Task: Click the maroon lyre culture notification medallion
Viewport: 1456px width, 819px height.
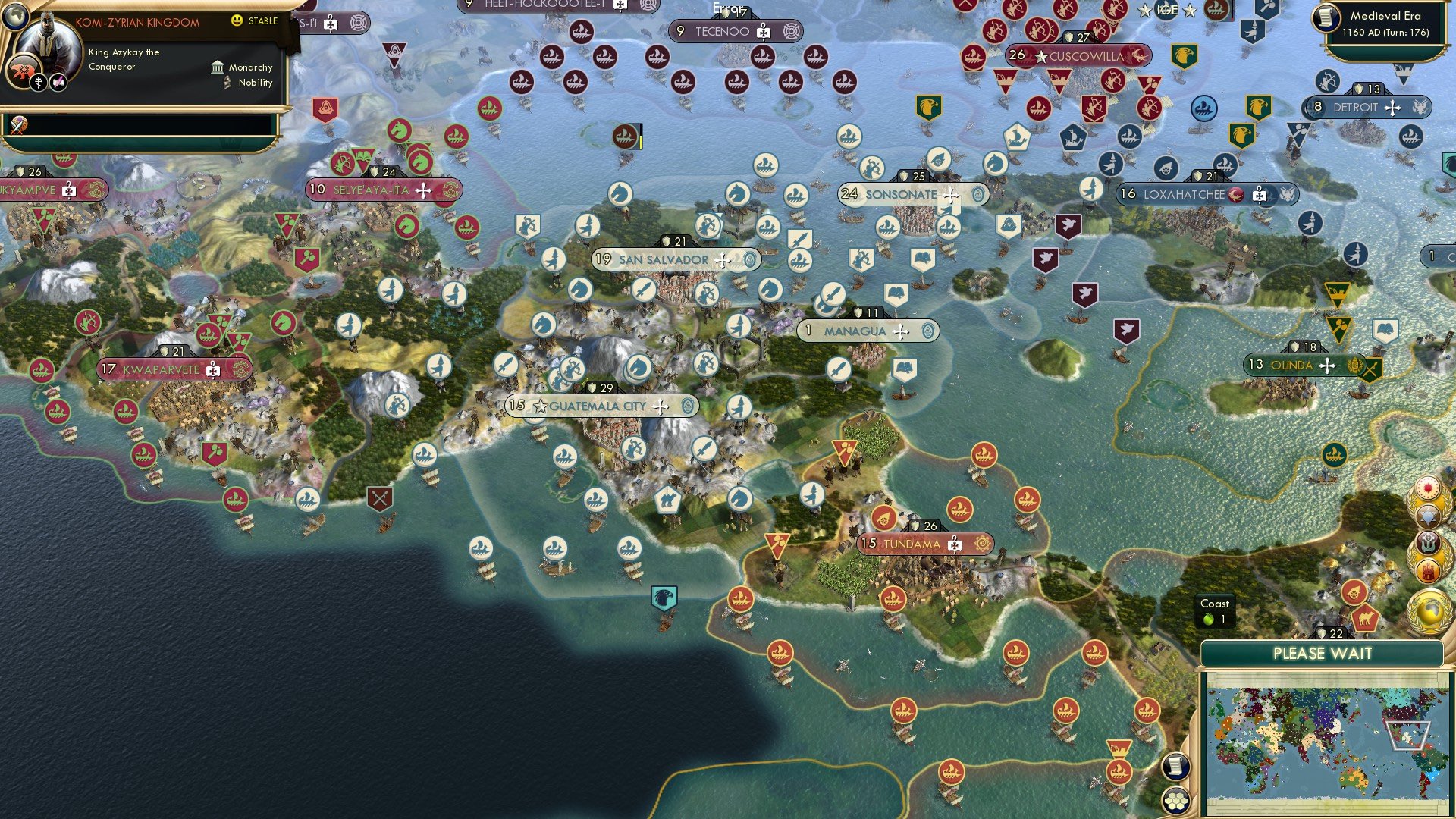Action: coord(1429,544)
